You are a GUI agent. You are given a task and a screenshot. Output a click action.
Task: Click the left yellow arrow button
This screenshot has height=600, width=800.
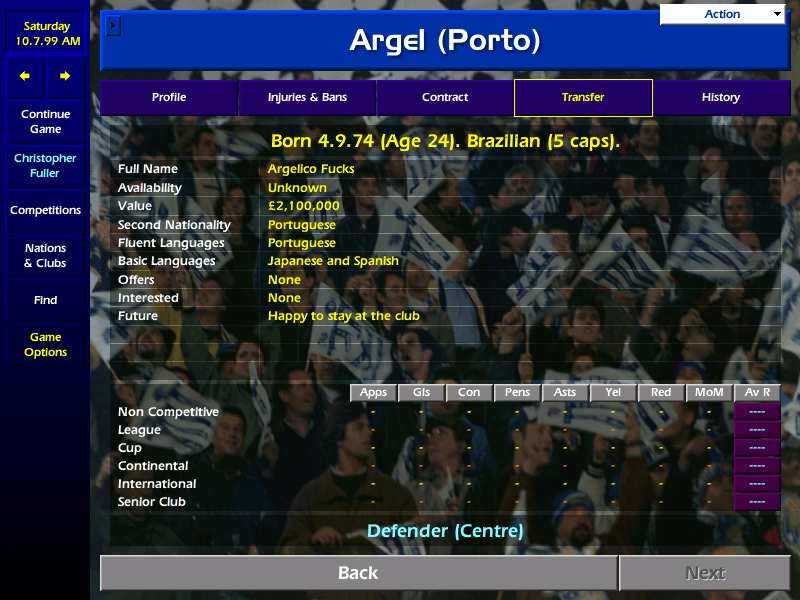point(25,76)
